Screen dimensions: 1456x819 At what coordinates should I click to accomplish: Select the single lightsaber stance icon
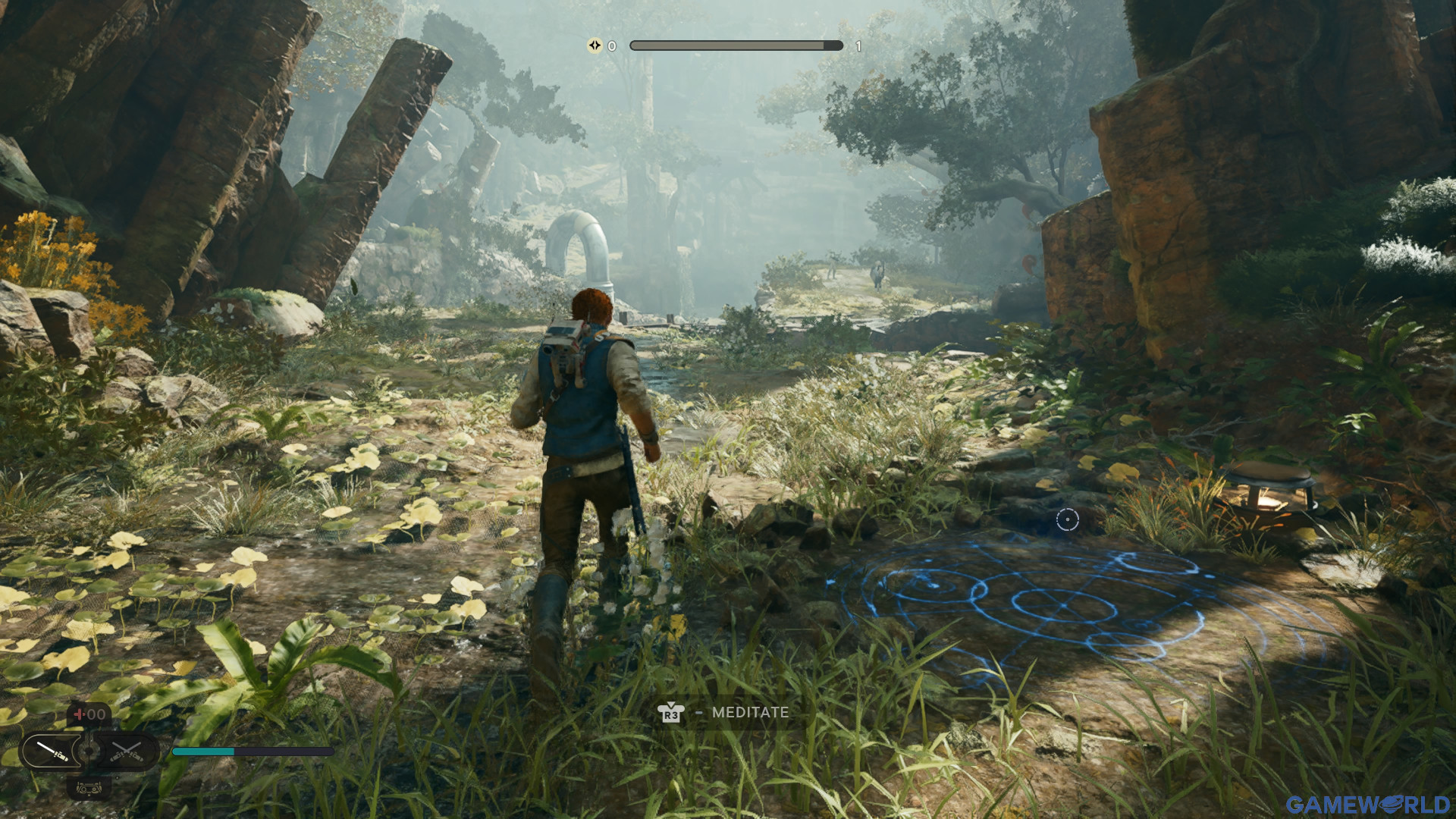pos(51,752)
